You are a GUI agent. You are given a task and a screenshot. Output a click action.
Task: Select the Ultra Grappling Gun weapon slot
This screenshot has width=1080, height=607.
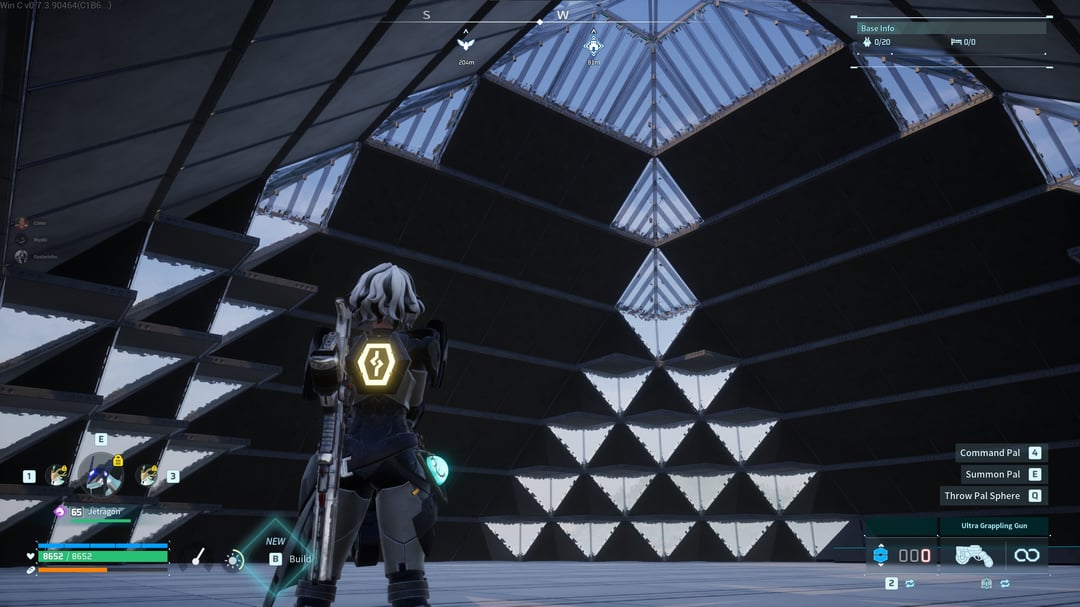[973, 555]
